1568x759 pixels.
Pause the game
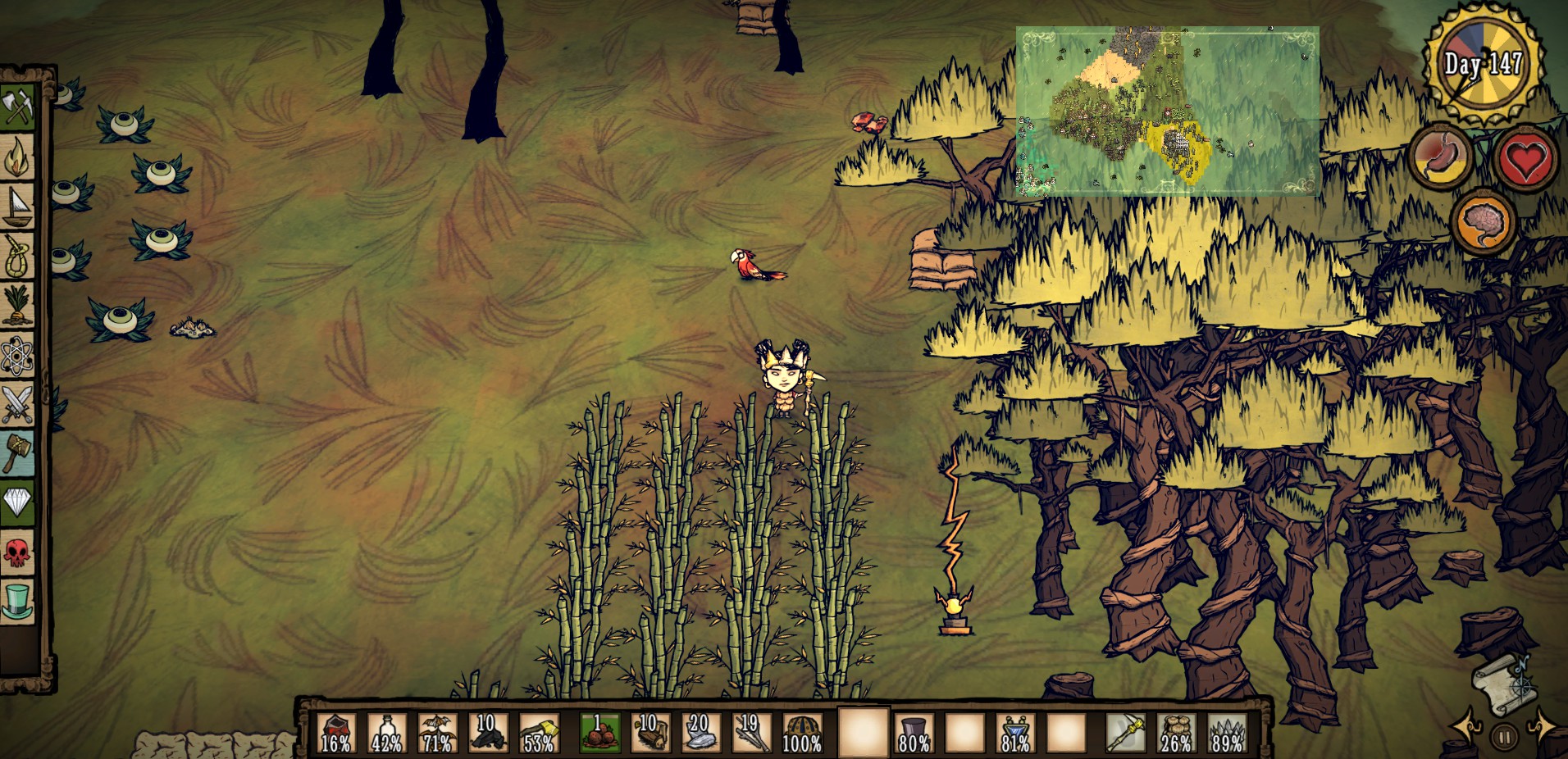click(1504, 737)
